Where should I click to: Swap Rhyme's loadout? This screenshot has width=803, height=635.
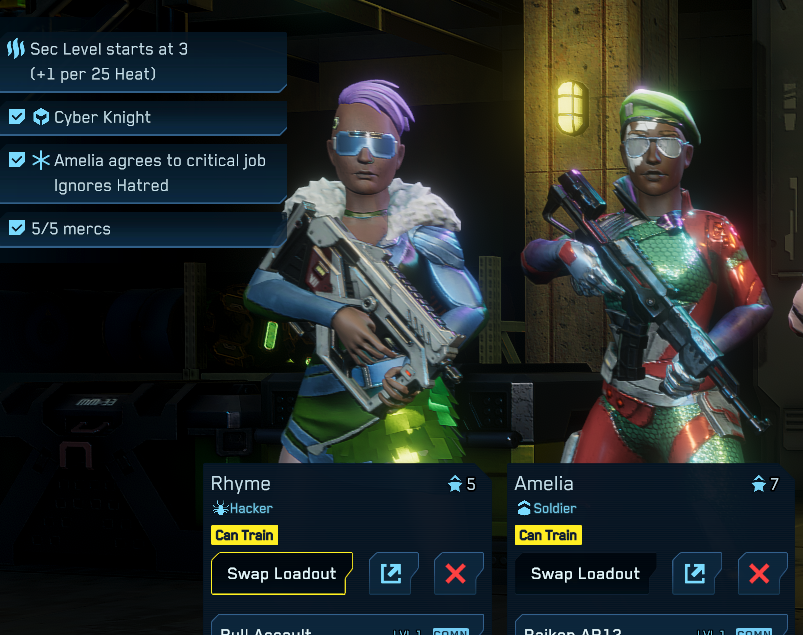tap(280, 574)
